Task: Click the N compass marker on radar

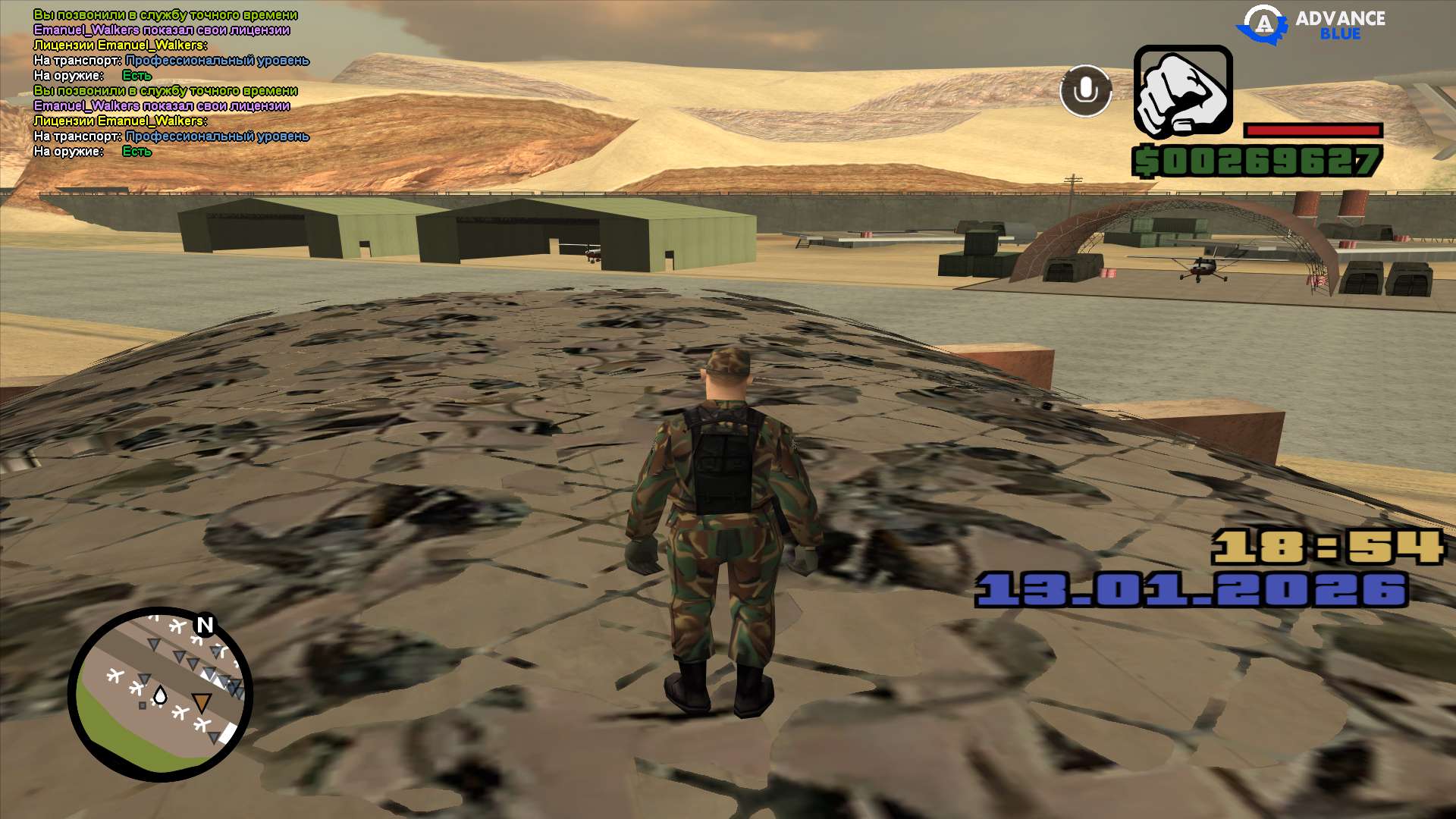Action: [205, 625]
